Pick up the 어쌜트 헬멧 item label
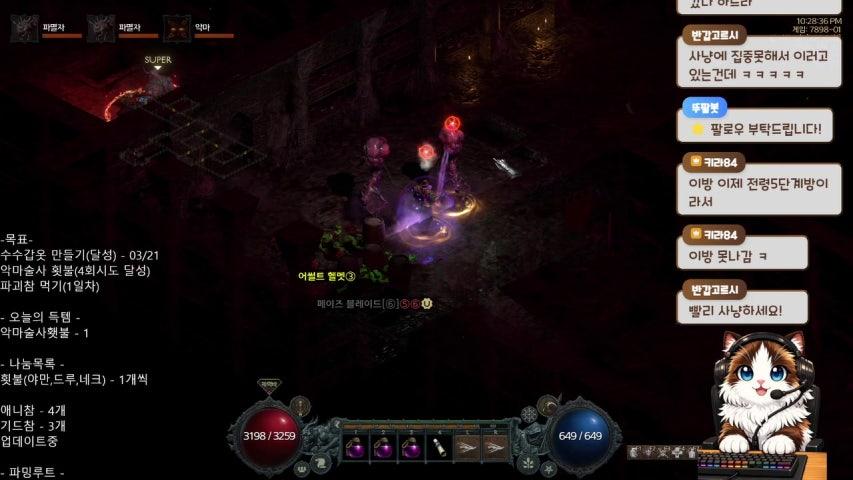The height and width of the screenshot is (480, 853). point(326,276)
